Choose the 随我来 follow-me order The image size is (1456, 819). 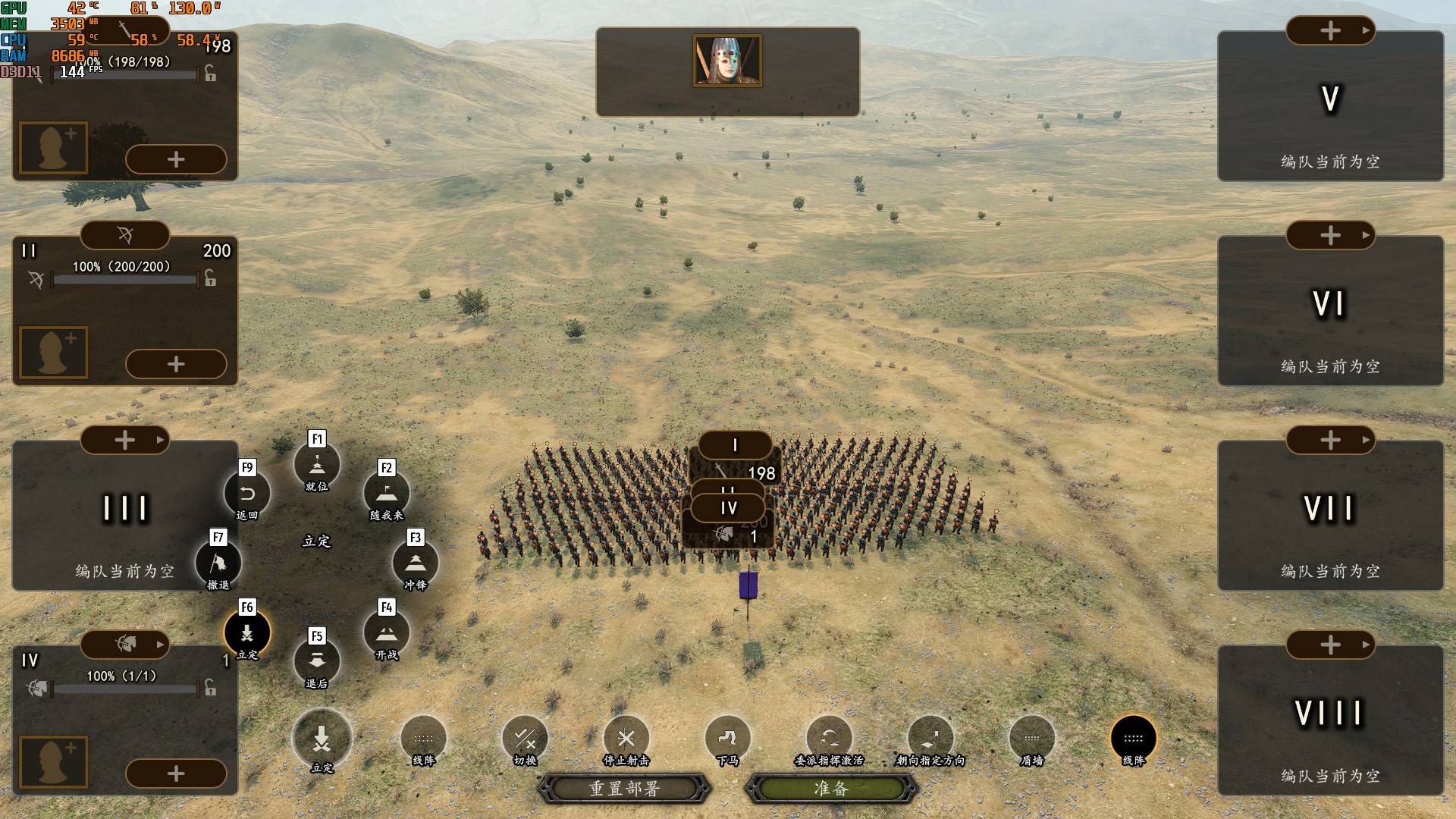[x=387, y=494]
